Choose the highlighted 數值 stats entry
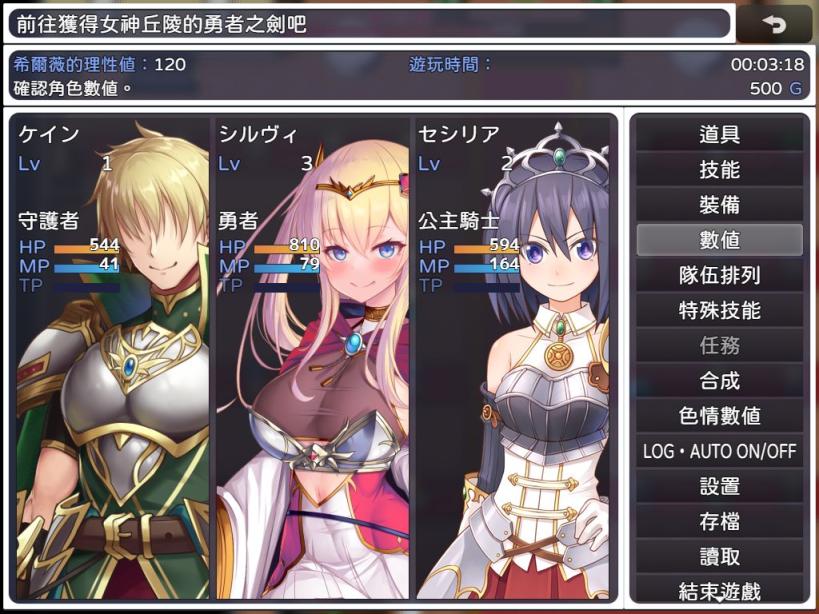This screenshot has width=819, height=614. 719,240
